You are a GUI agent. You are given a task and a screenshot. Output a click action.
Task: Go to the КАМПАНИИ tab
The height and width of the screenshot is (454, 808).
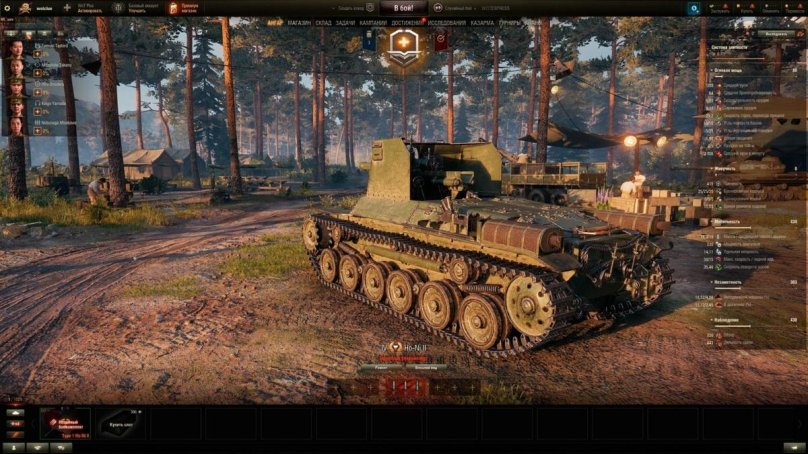point(373,22)
